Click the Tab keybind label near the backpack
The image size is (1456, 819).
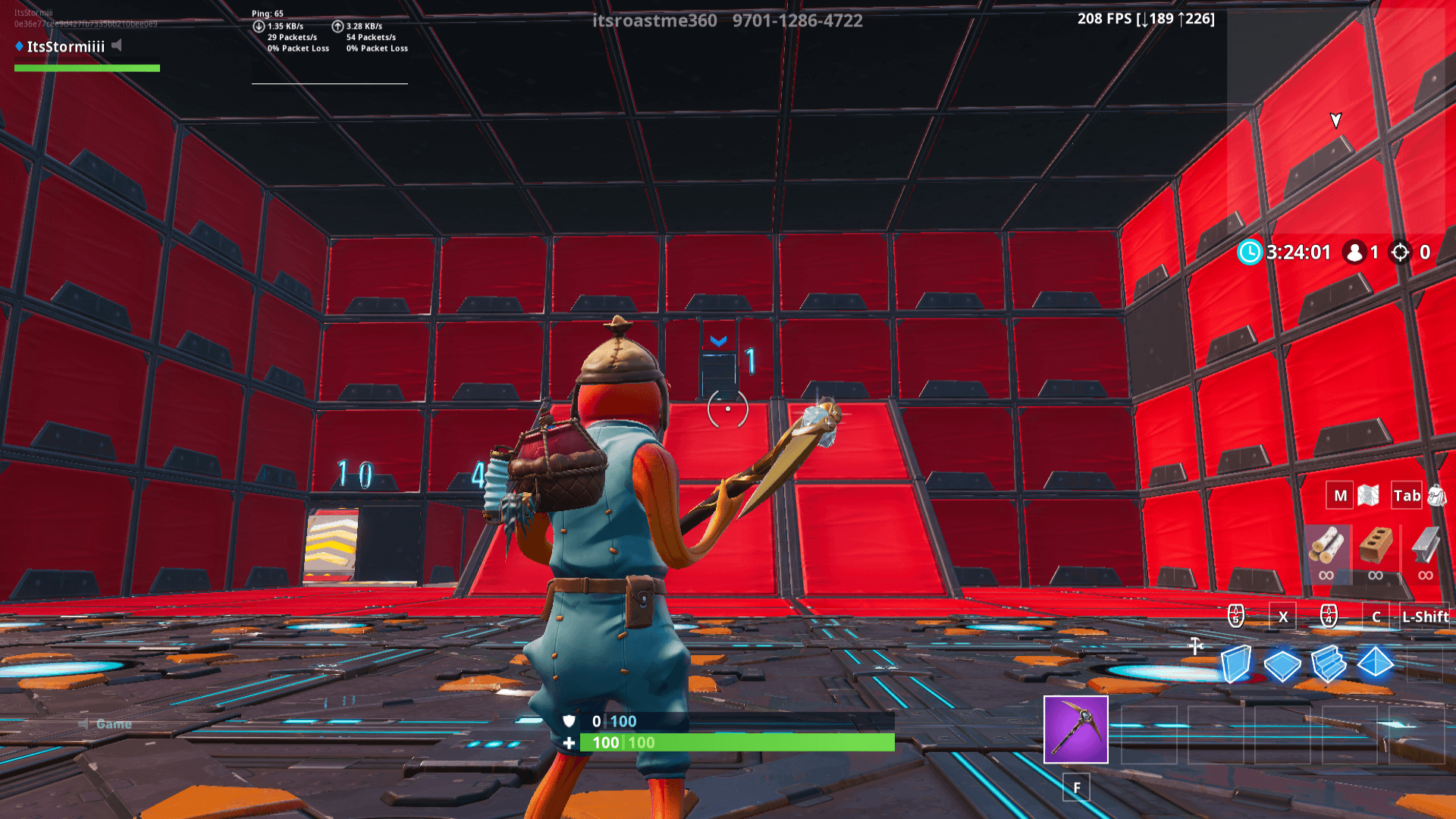click(x=1407, y=495)
